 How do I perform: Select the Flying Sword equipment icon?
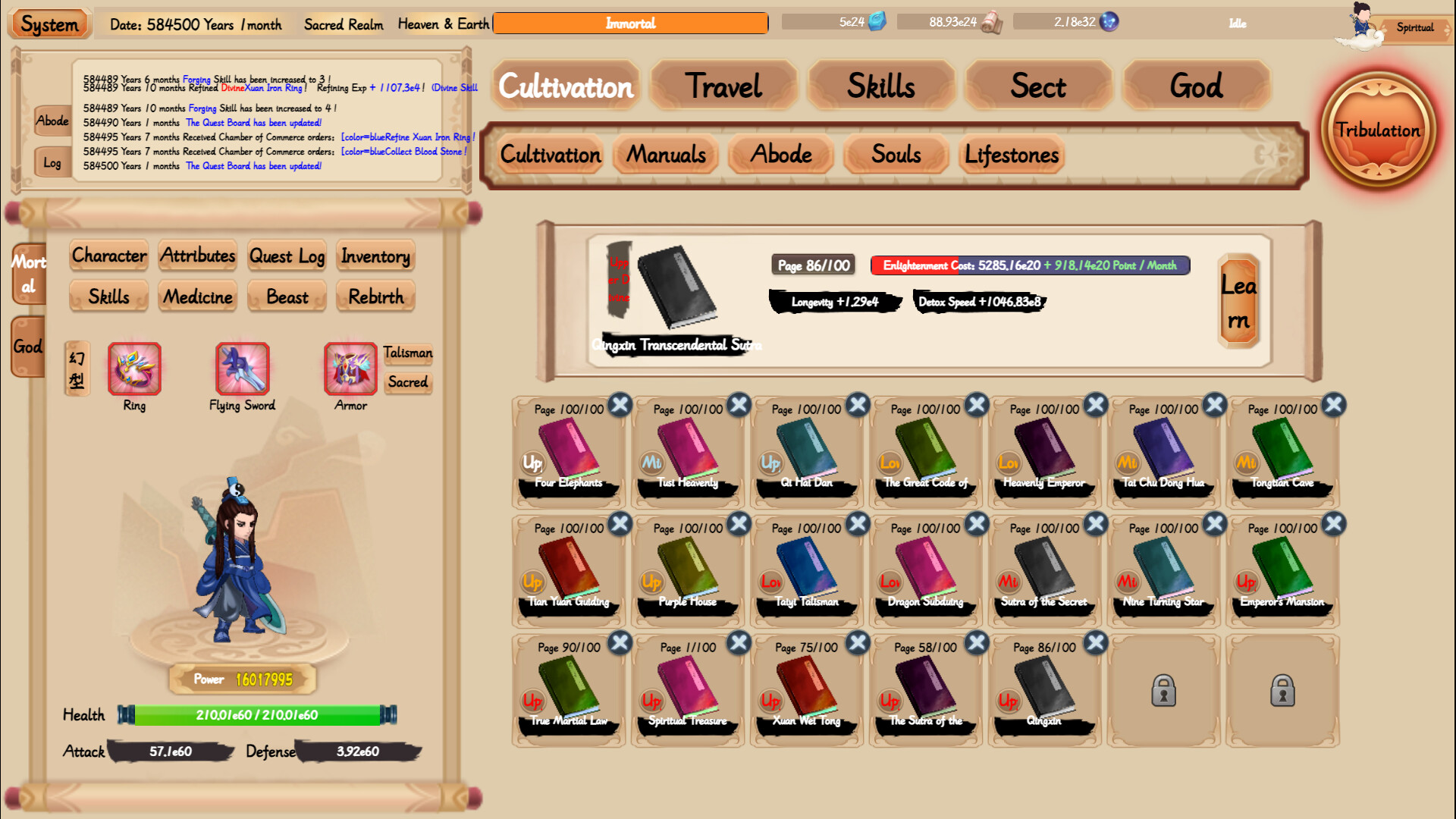241,369
